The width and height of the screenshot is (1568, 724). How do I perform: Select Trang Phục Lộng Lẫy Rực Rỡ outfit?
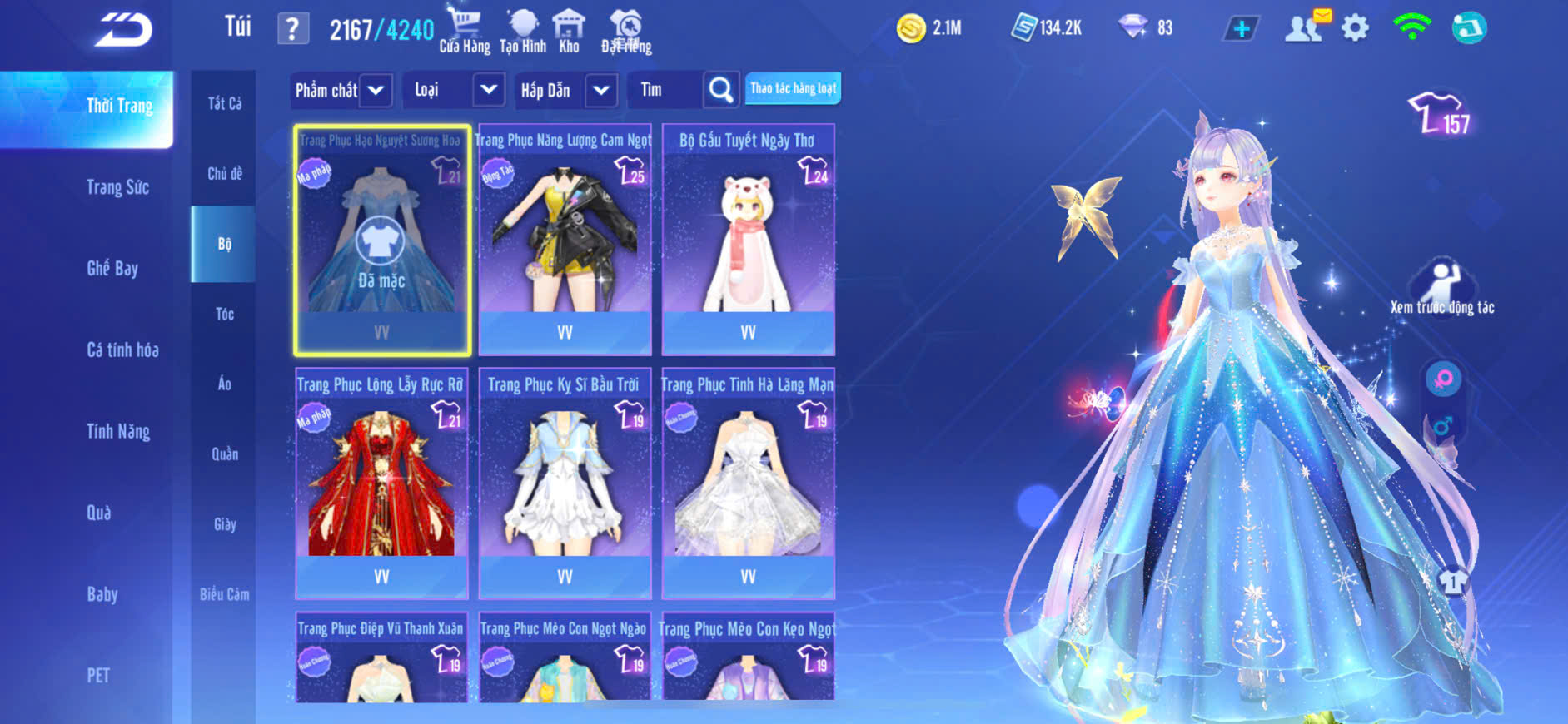pyautogui.click(x=381, y=484)
